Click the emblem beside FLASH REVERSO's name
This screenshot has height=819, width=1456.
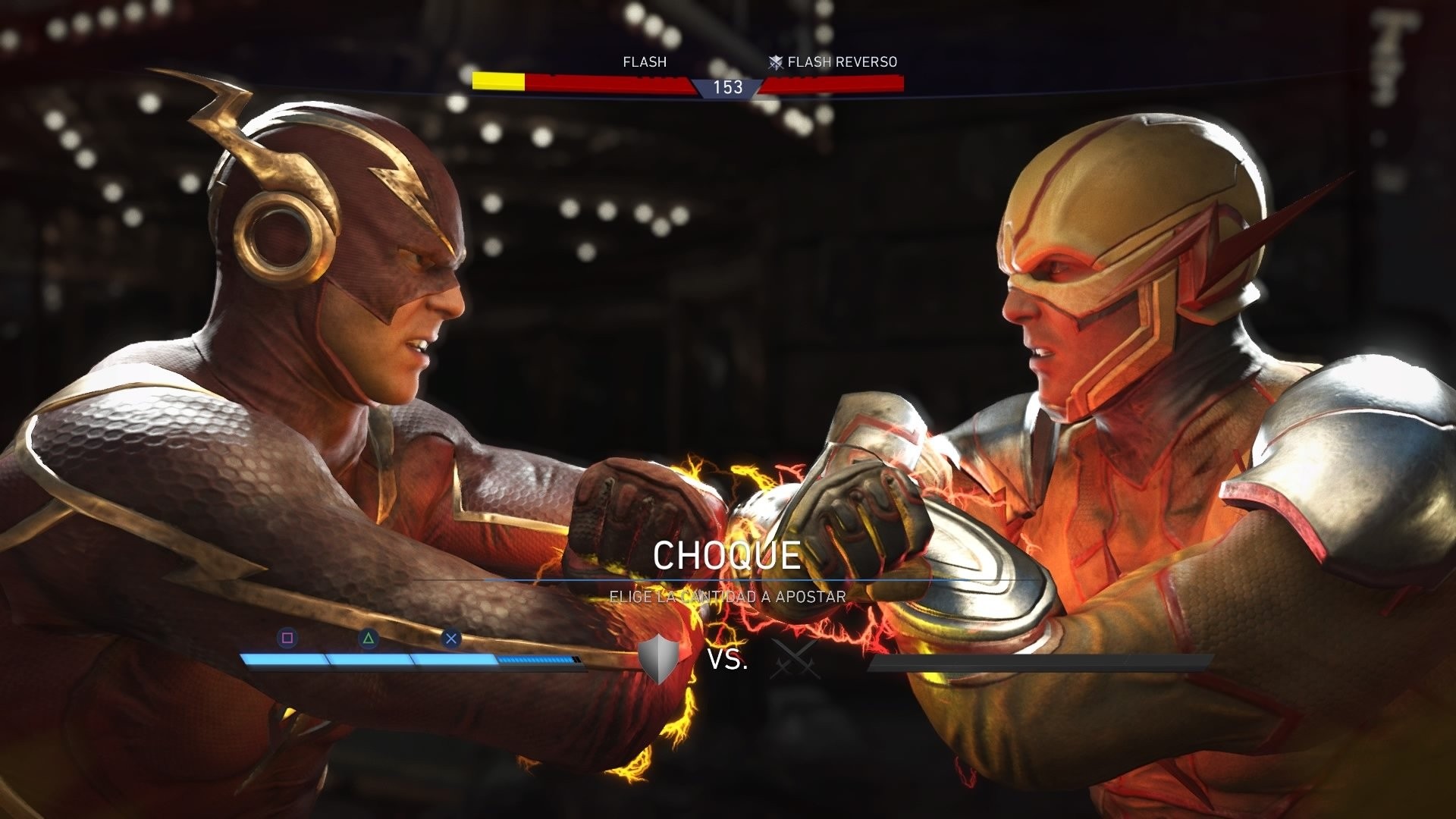click(774, 61)
